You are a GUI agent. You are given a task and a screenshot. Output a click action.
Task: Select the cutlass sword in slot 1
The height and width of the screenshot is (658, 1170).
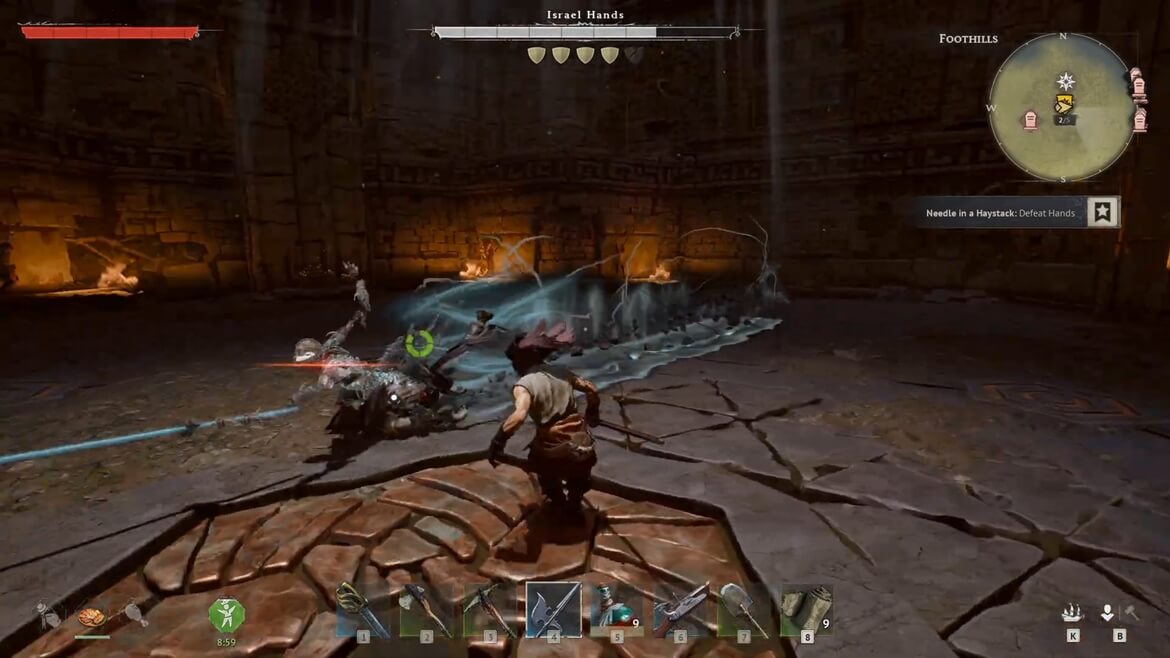(x=362, y=608)
